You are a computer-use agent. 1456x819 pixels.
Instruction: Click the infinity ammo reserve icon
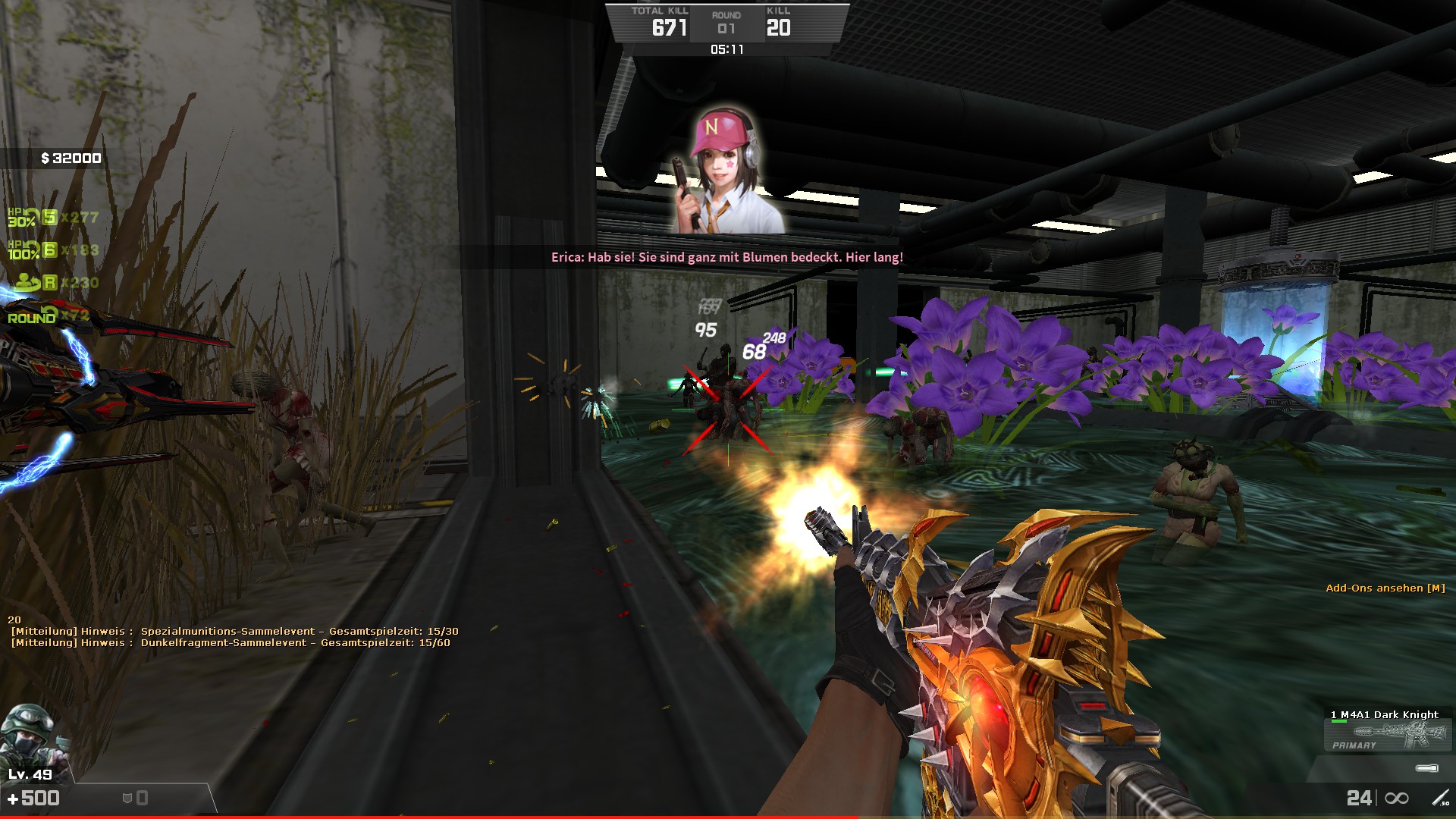pos(1397,798)
